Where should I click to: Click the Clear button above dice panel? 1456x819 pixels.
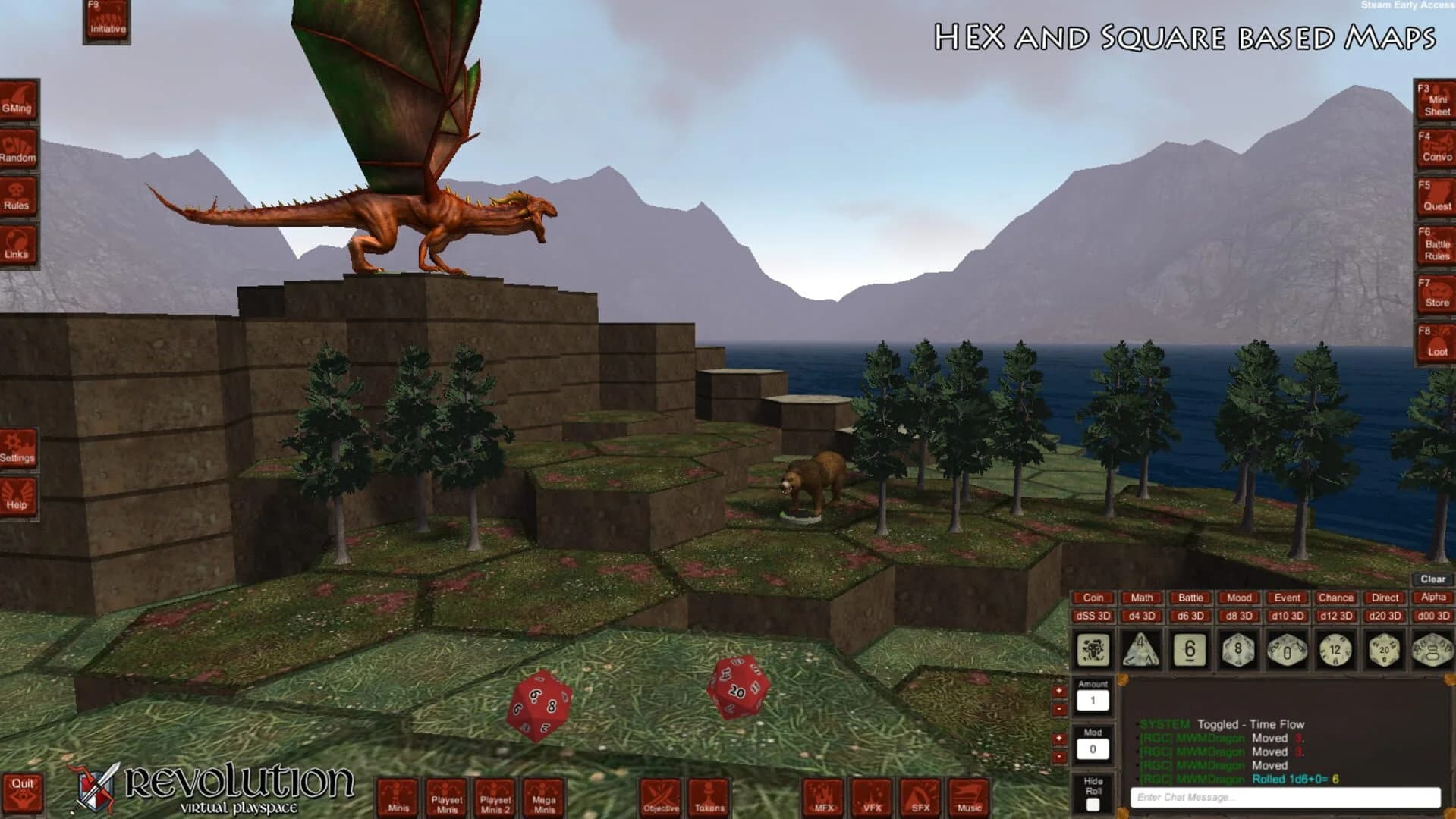pyautogui.click(x=1432, y=579)
